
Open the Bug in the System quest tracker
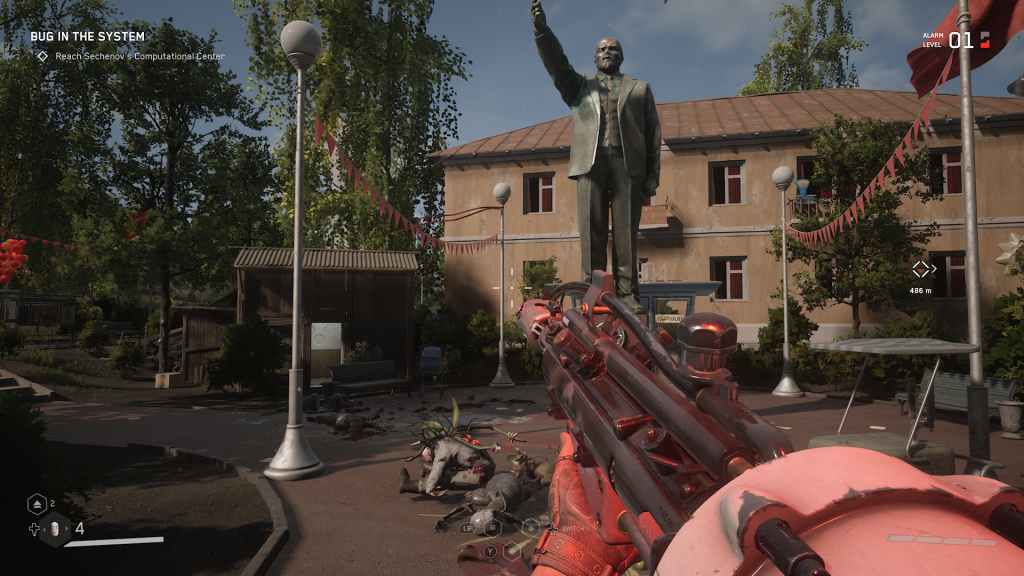(87, 37)
